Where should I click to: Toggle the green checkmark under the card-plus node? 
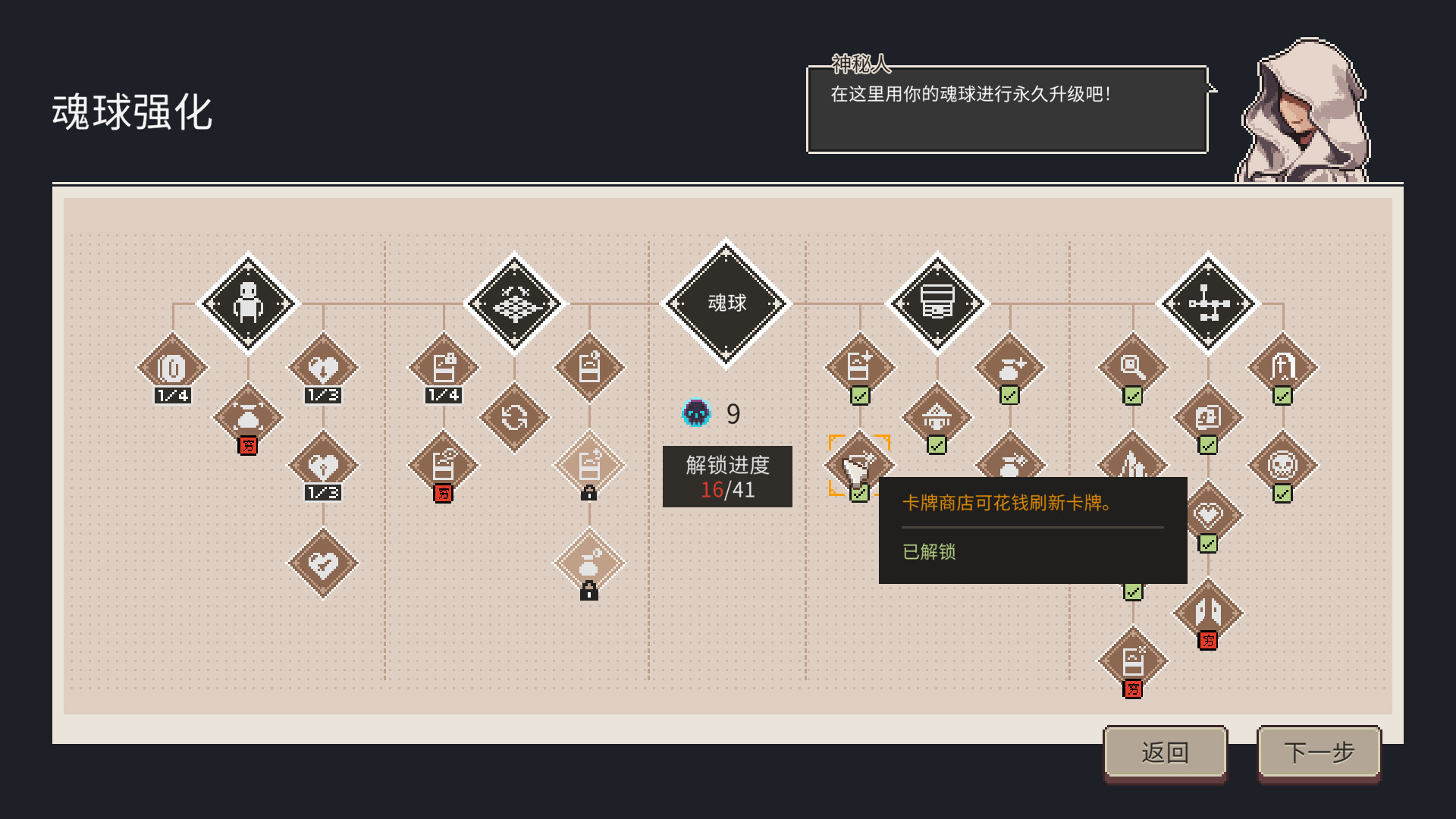(859, 397)
